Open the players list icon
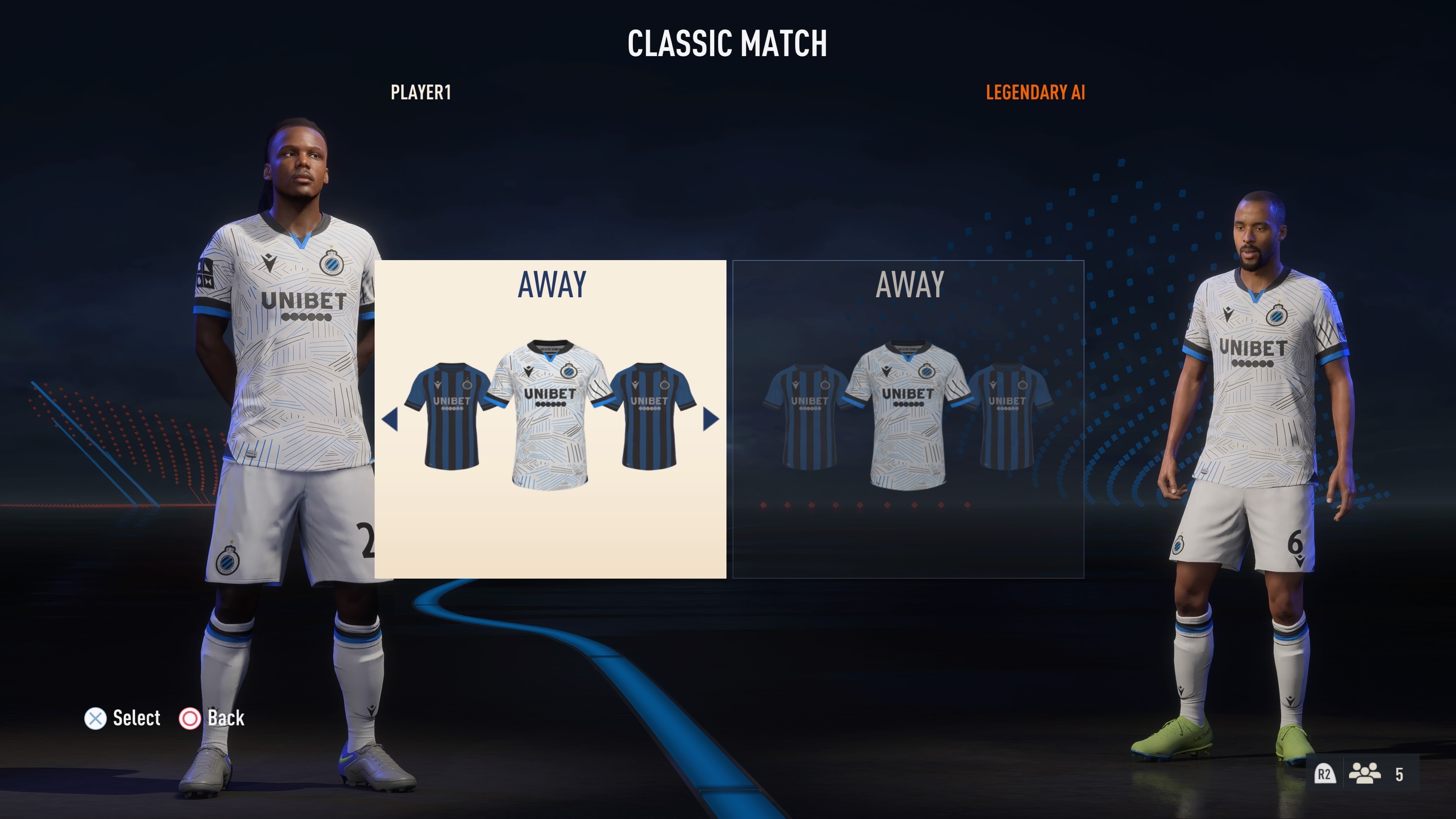The image size is (1456, 819). (x=1365, y=774)
